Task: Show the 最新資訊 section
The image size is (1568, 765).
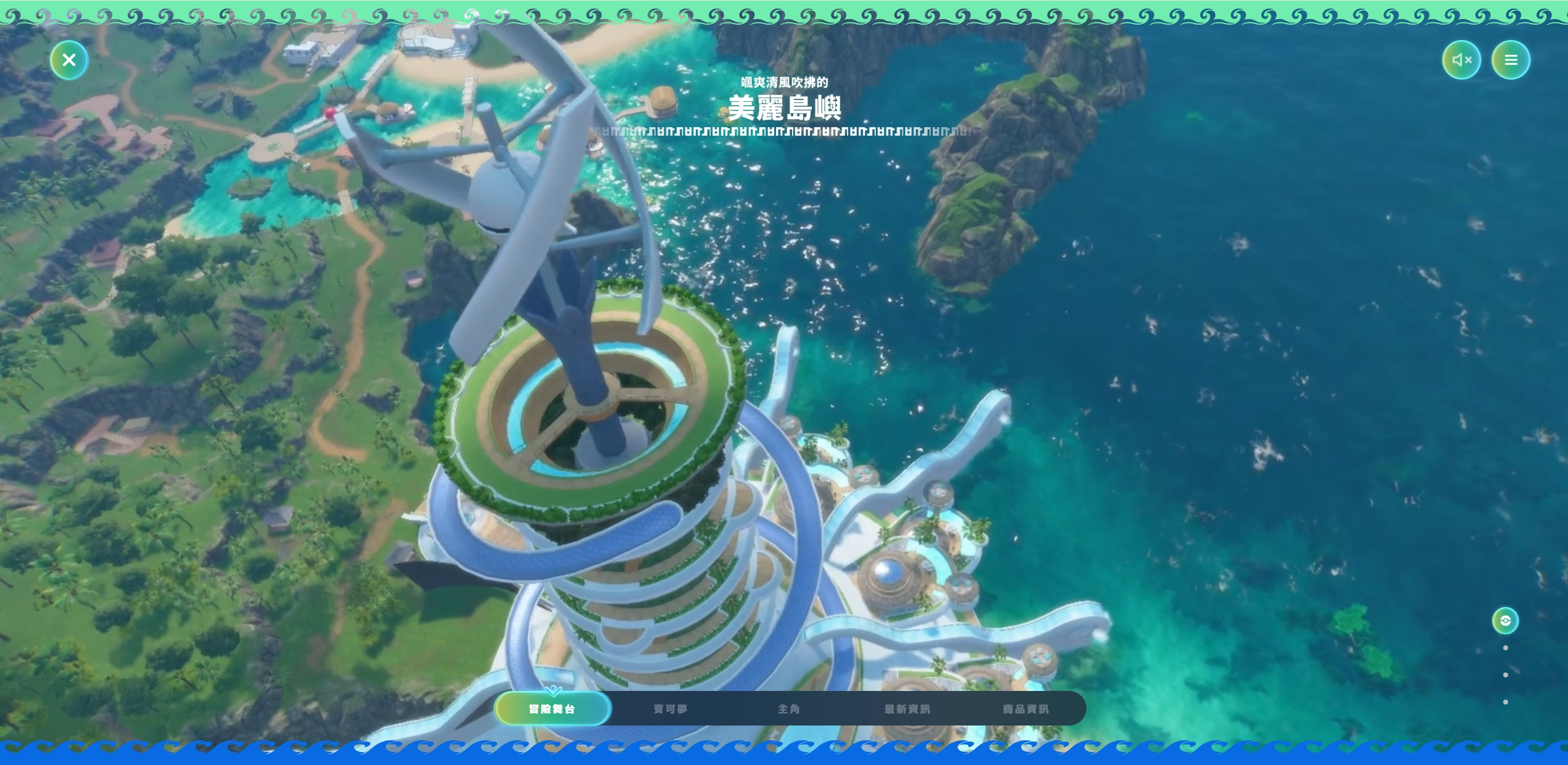Action: coord(907,709)
